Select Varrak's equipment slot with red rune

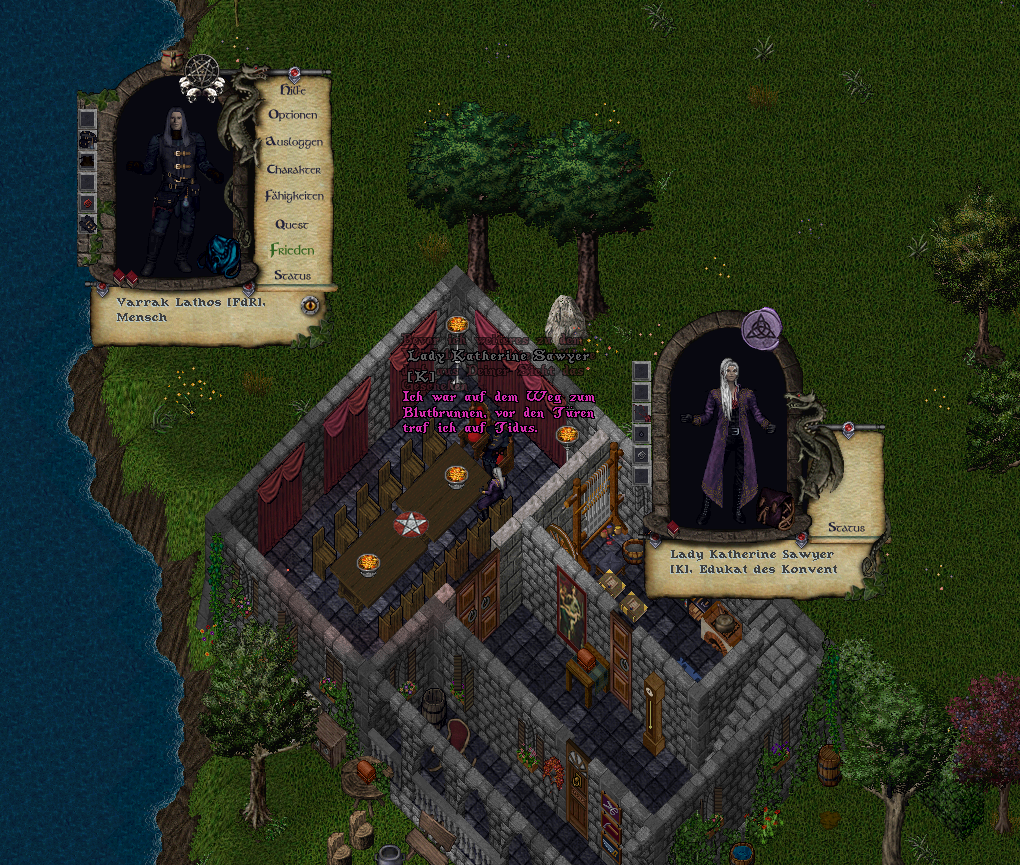tap(88, 203)
